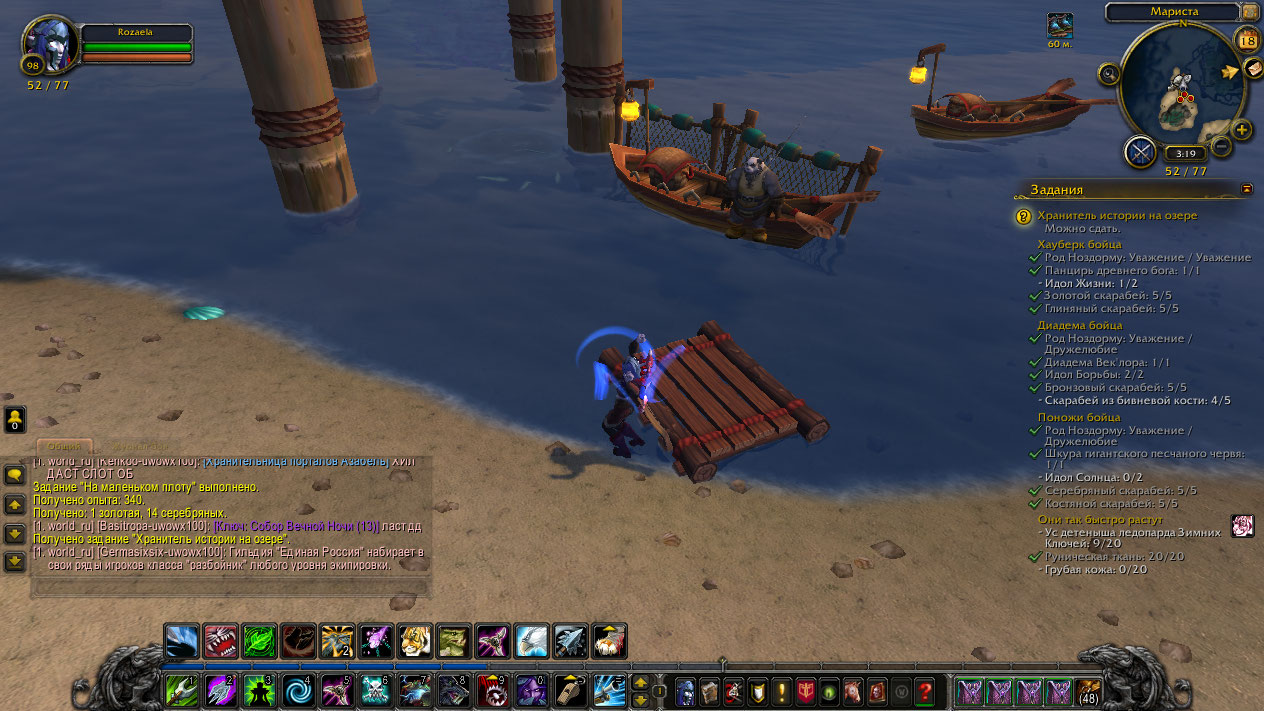Use the leopard cub quest item button
The height and width of the screenshot is (711, 1264).
coord(1243,526)
